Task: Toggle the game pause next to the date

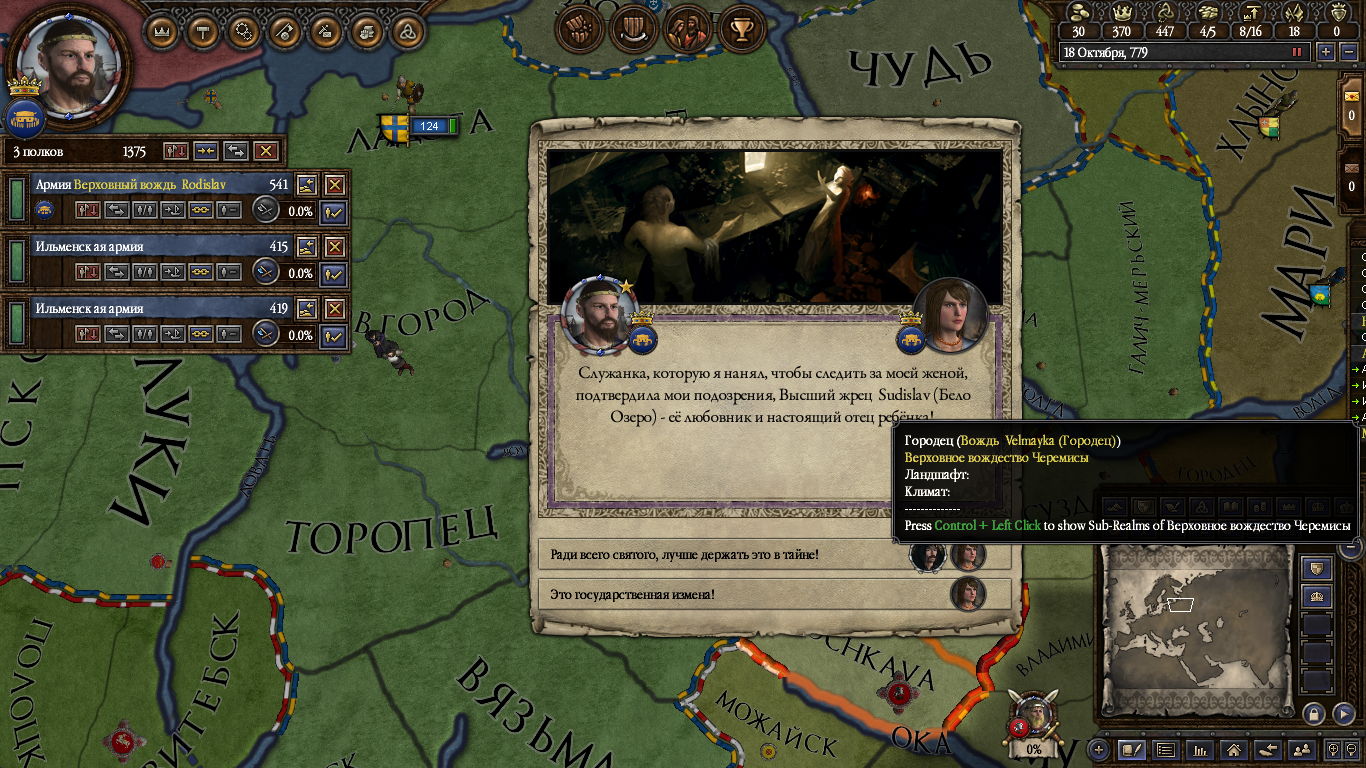Action: click(x=1298, y=52)
